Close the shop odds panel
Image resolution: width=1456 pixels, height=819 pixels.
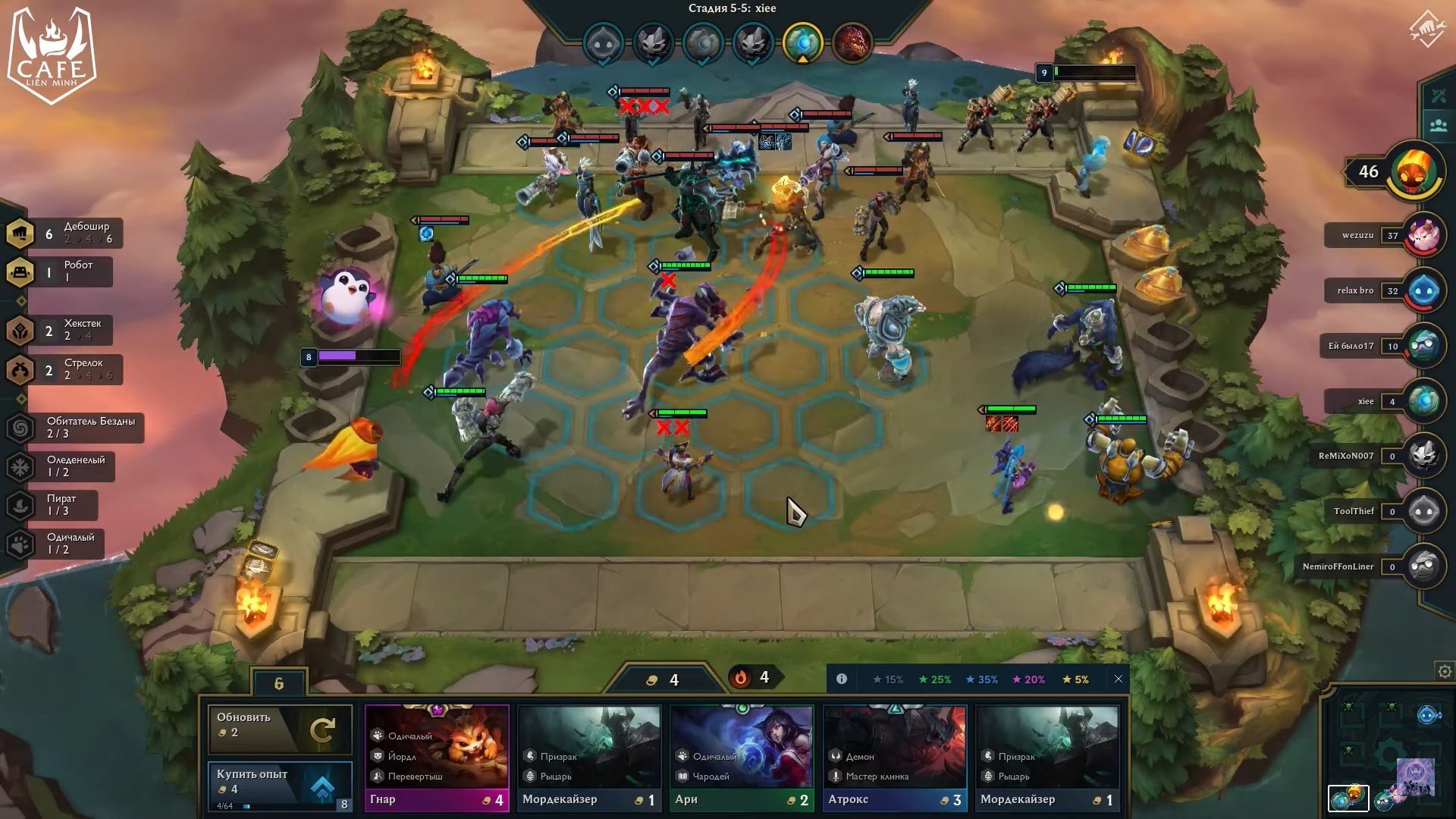click(x=1118, y=679)
